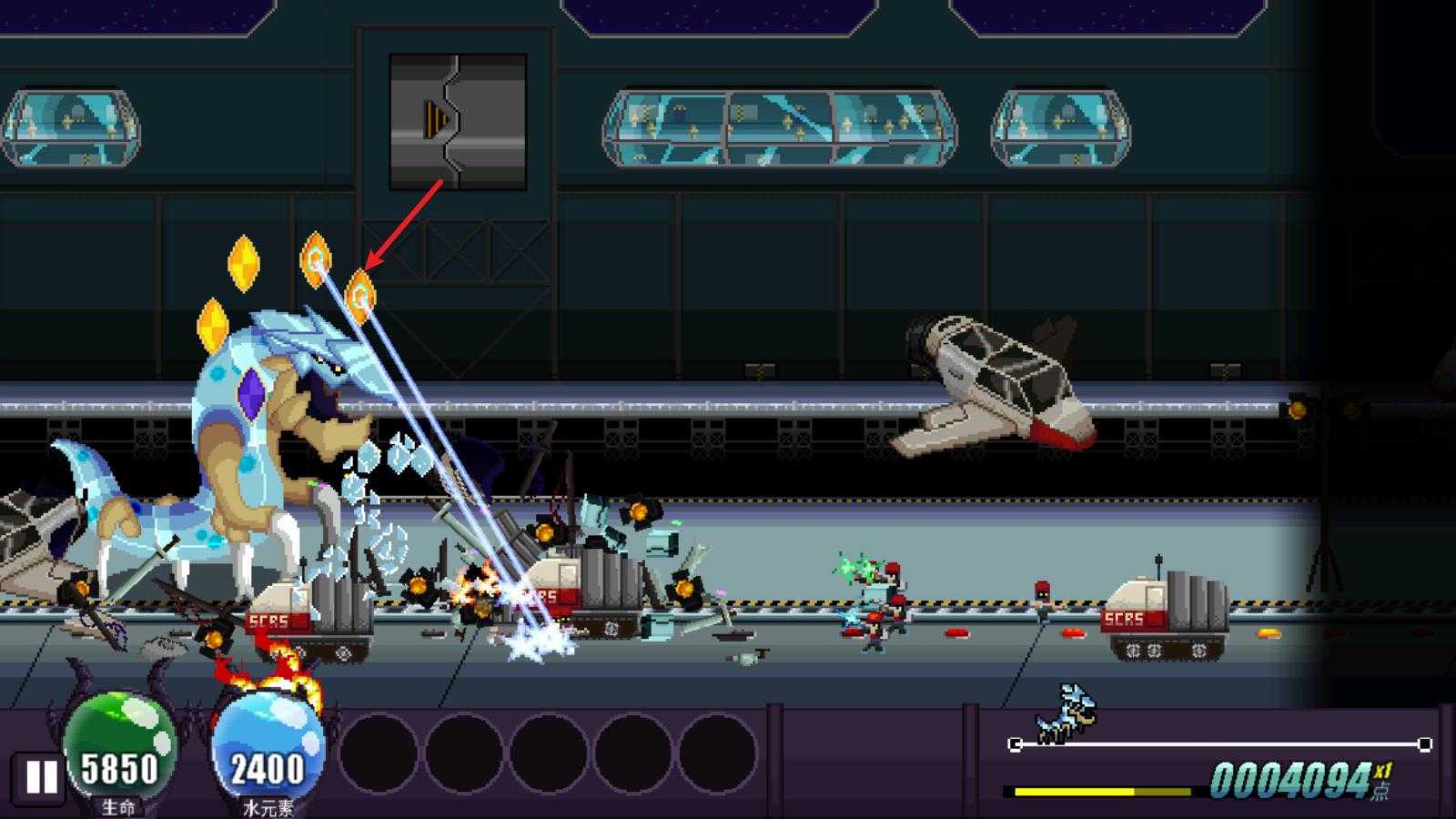Pause the game with the pause button
The image size is (1456, 819).
tap(40, 778)
